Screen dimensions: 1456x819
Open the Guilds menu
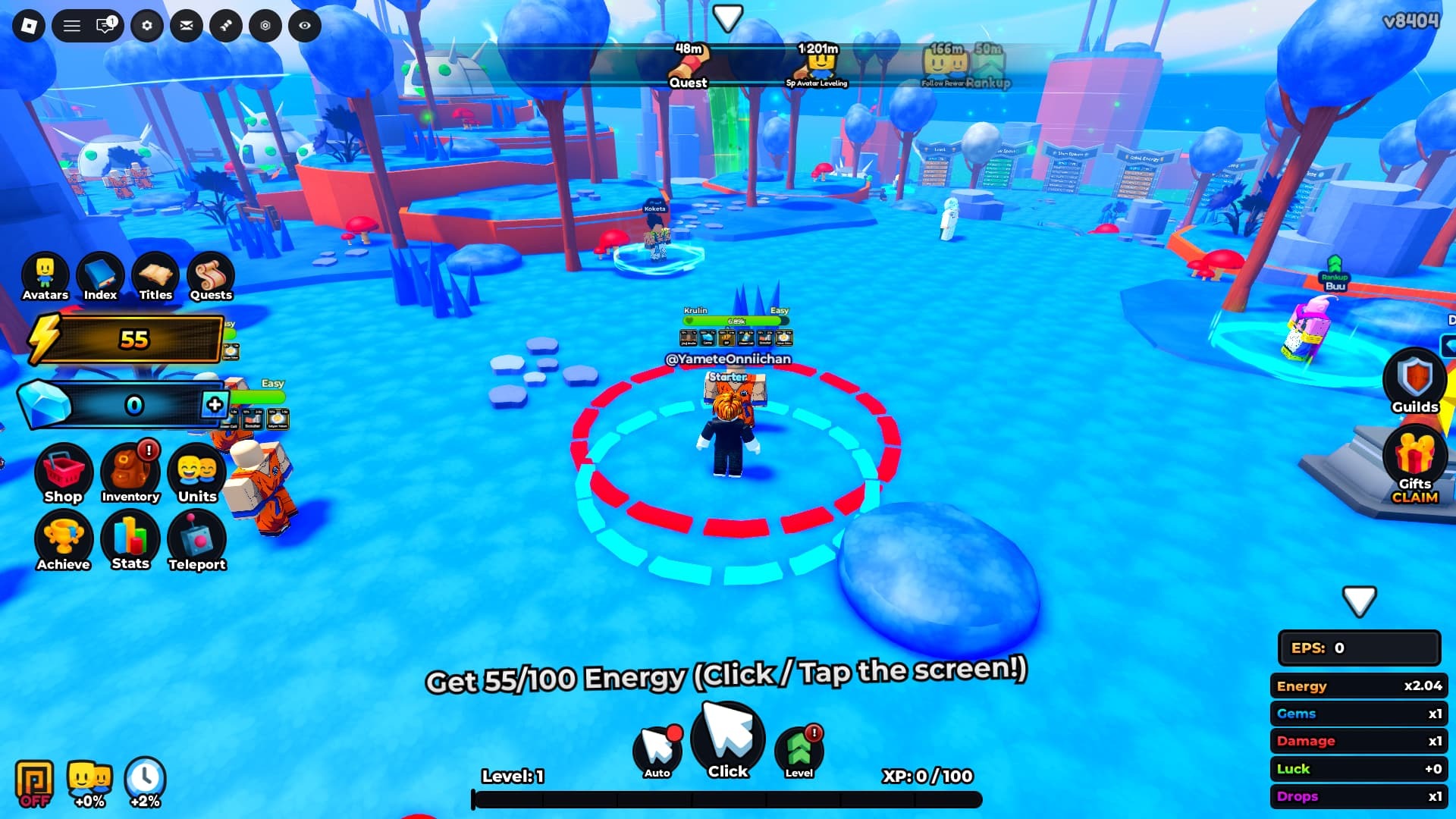1414,381
